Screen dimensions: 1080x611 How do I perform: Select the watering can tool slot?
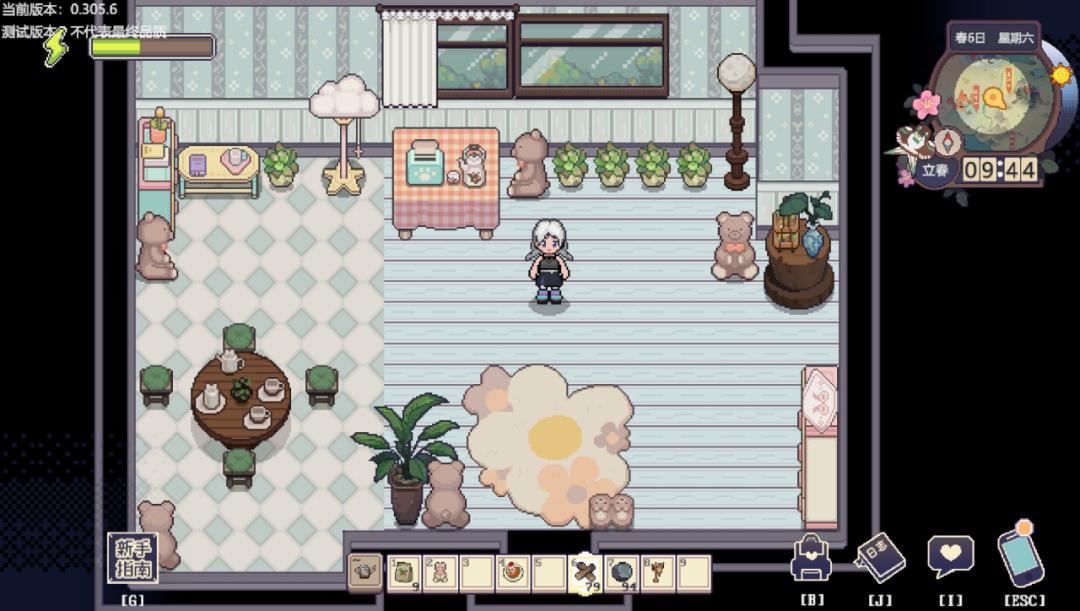(x=366, y=573)
